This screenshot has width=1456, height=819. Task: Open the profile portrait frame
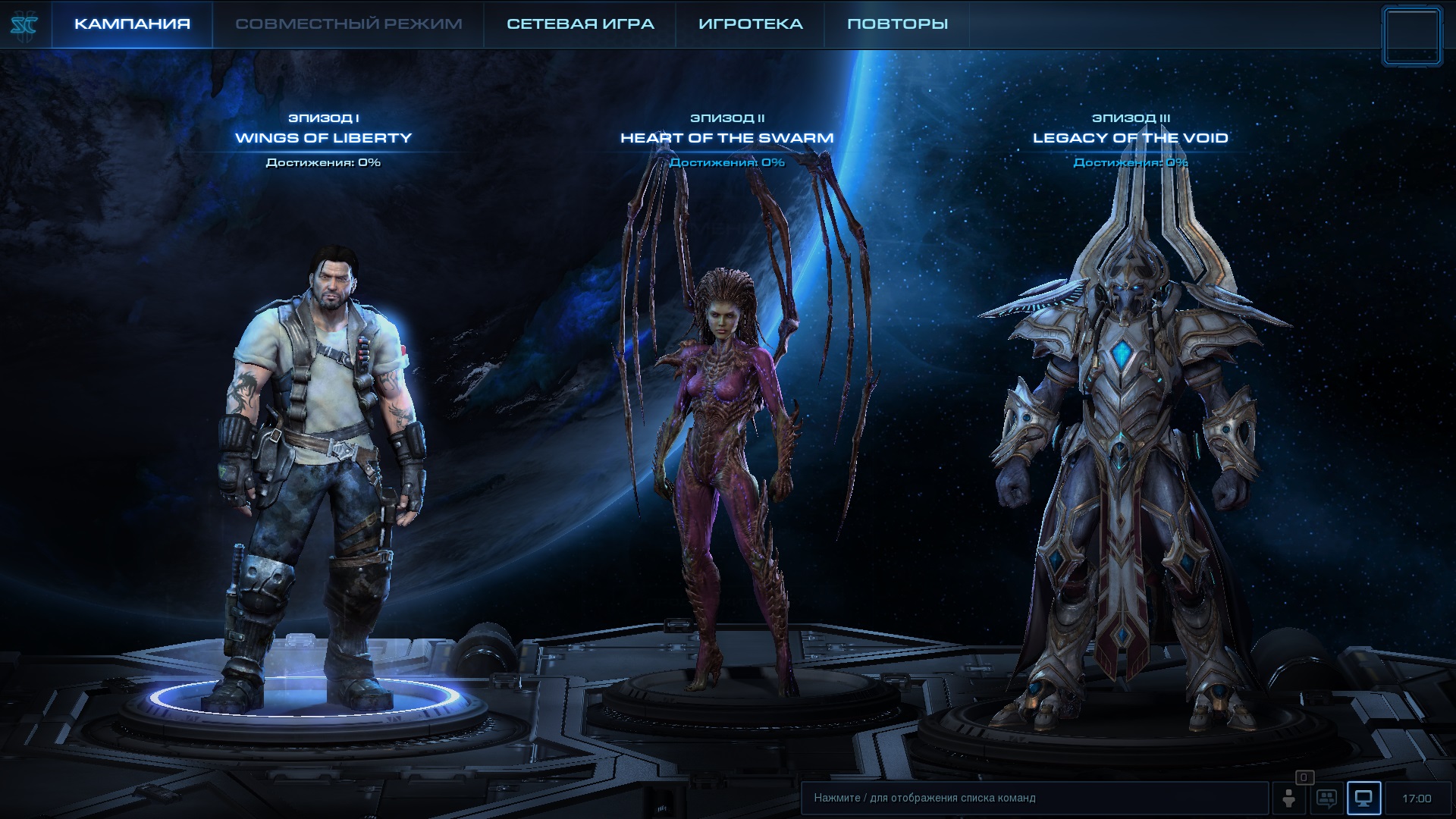point(1411,36)
